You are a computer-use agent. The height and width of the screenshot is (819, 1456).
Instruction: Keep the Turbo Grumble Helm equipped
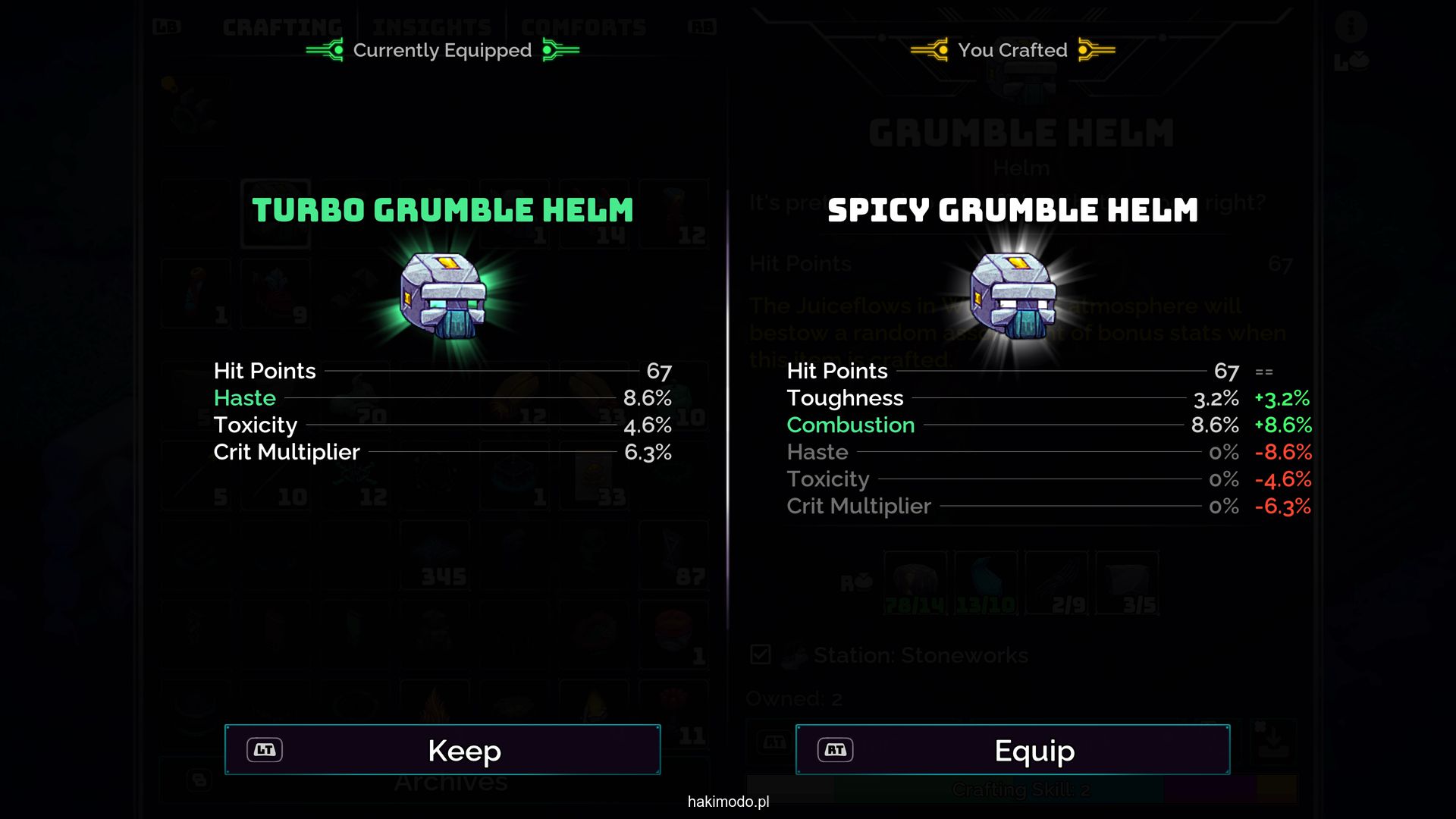[443, 750]
